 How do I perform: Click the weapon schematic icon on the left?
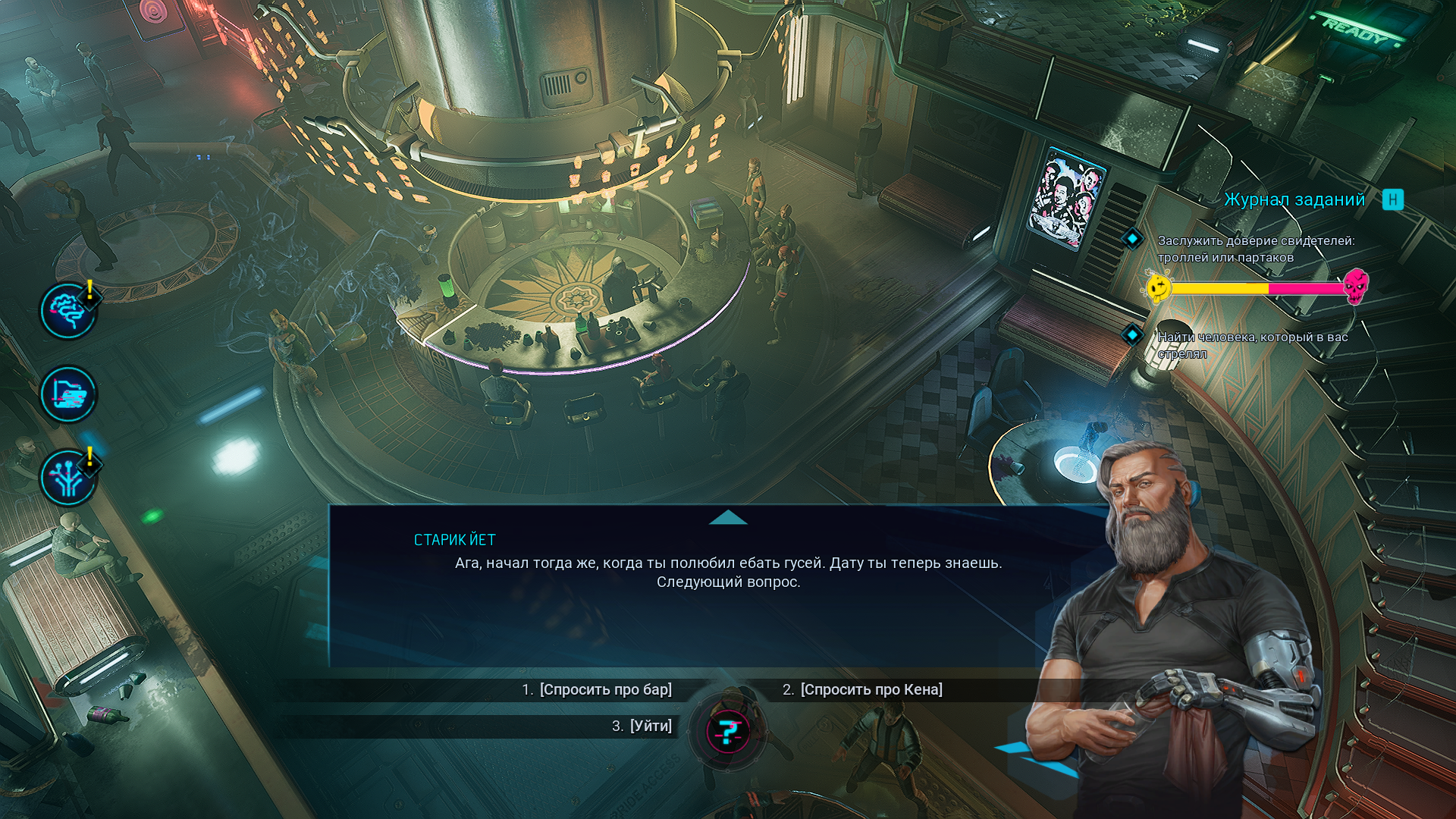click(68, 394)
